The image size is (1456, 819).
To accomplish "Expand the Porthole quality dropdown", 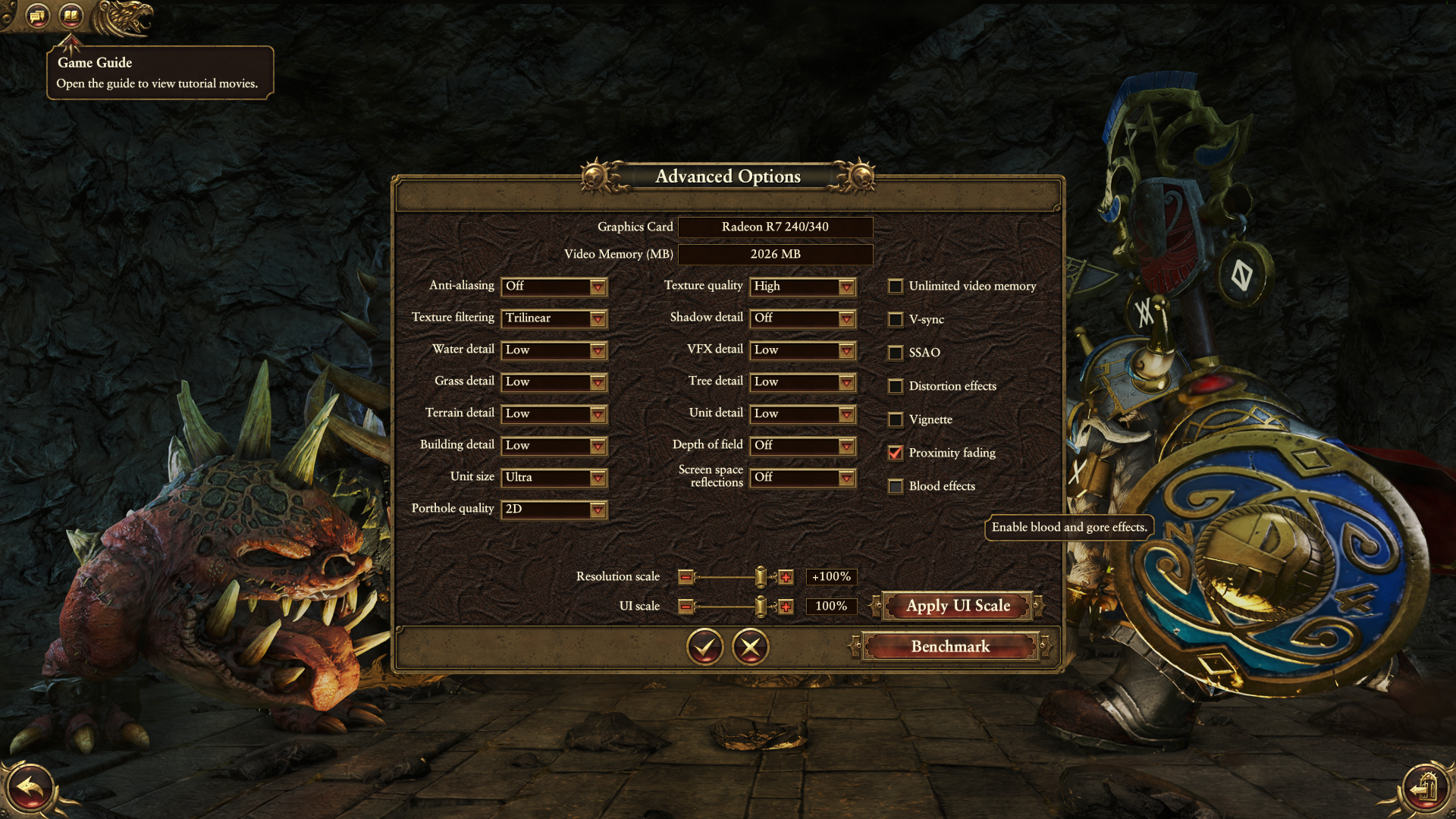I will [x=554, y=510].
